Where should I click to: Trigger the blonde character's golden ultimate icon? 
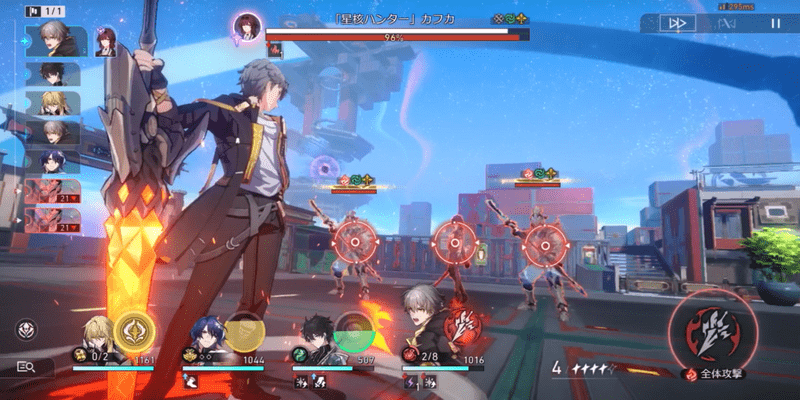134,332
